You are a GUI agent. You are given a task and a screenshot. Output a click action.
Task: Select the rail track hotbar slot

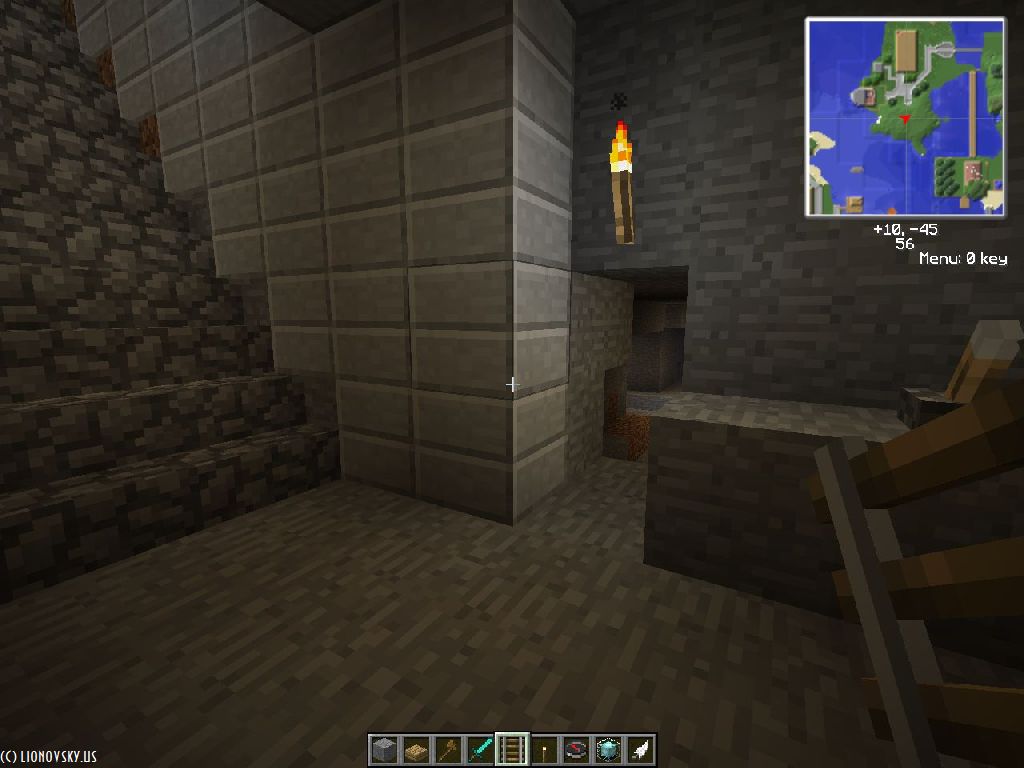point(512,749)
